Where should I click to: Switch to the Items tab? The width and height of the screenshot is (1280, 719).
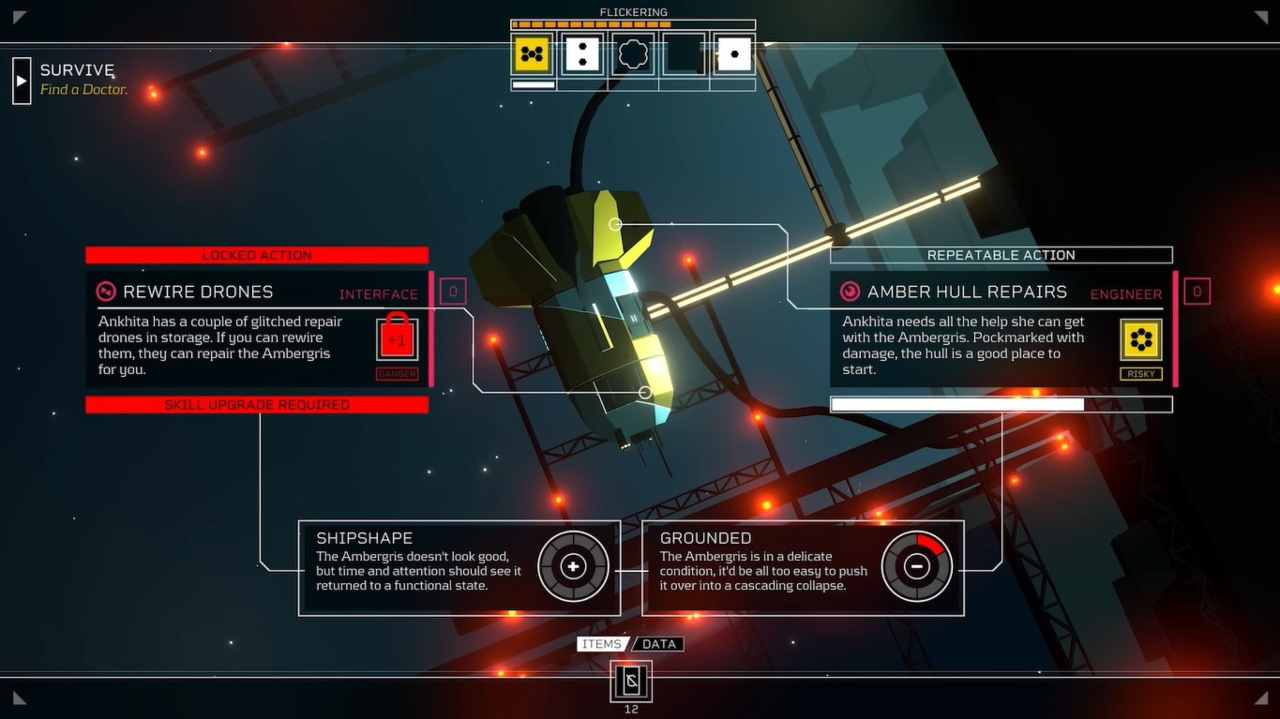tap(602, 644)
